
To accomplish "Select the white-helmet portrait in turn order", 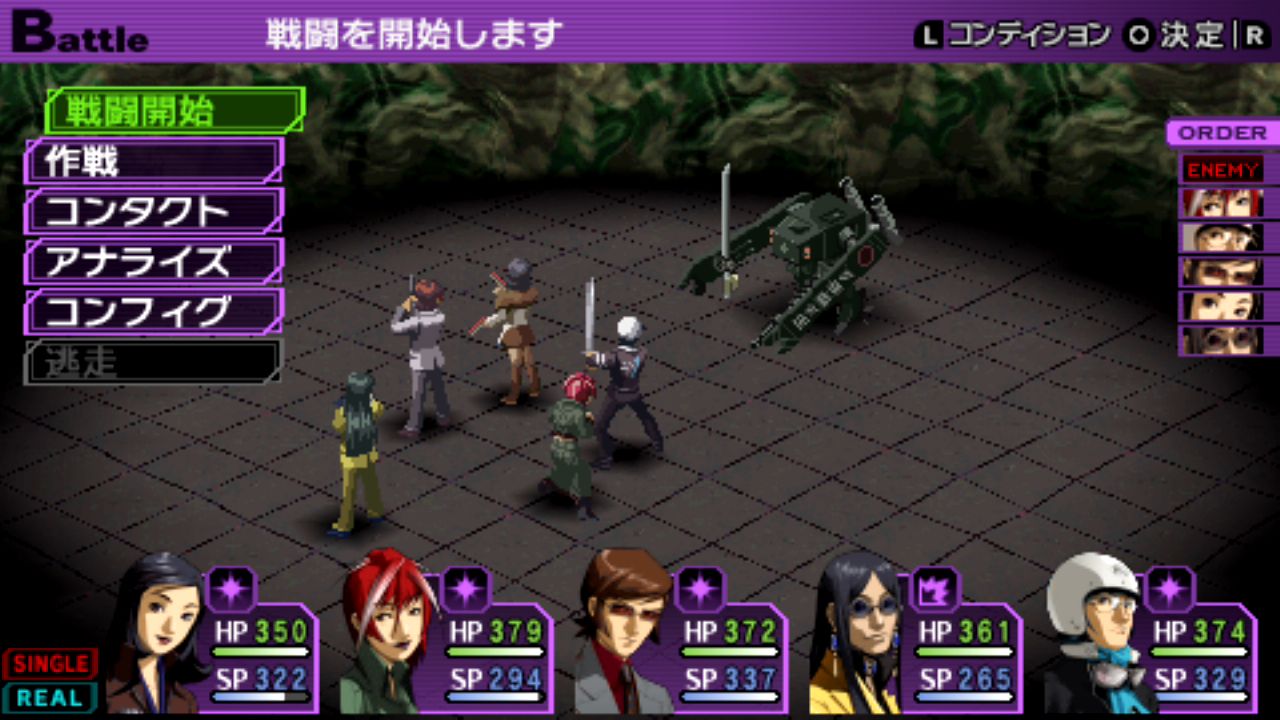I will point(1221,237).
